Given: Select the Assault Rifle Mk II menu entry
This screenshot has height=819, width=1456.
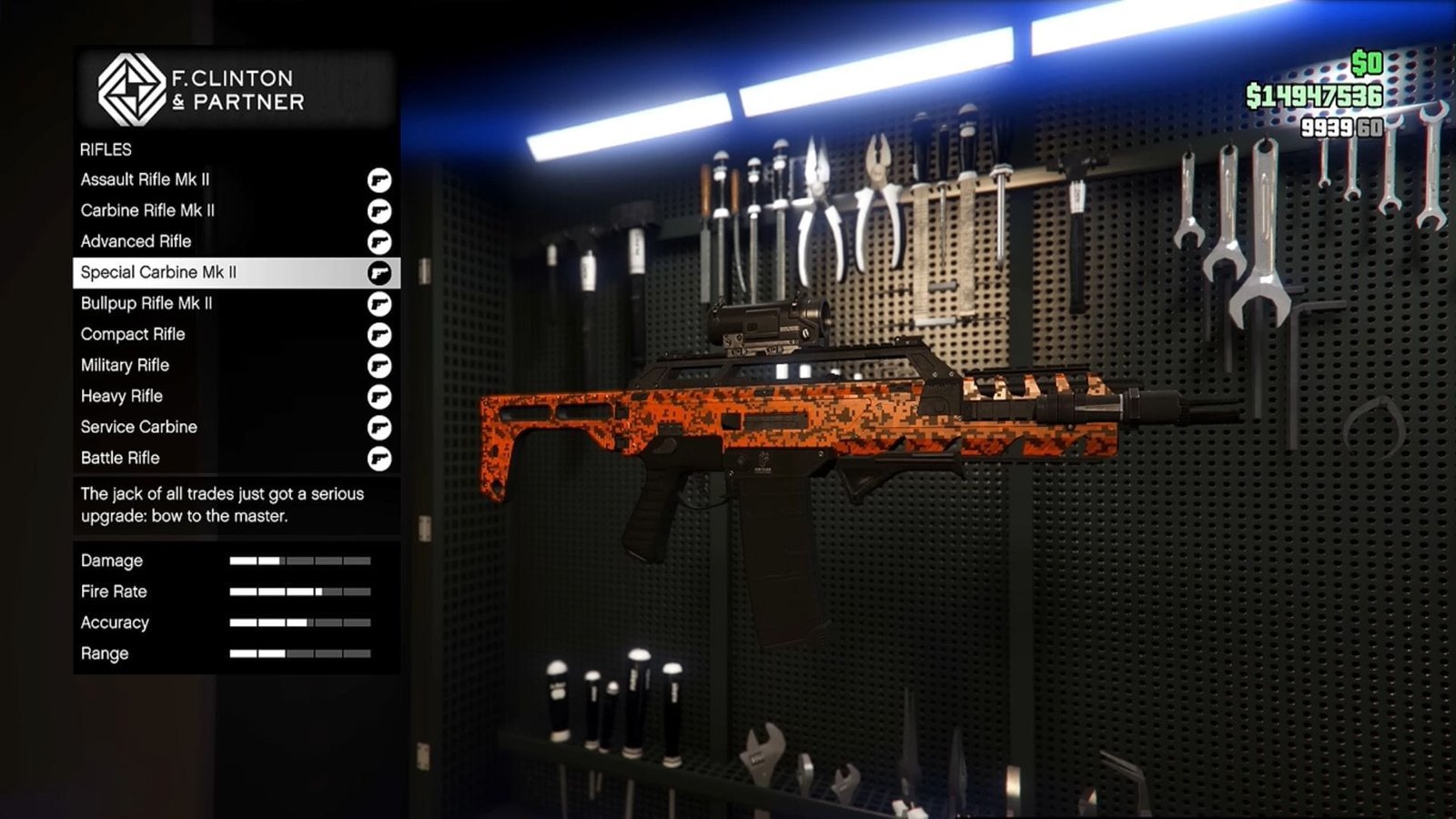Looking at the screenshot, I should tap(146, 179).
